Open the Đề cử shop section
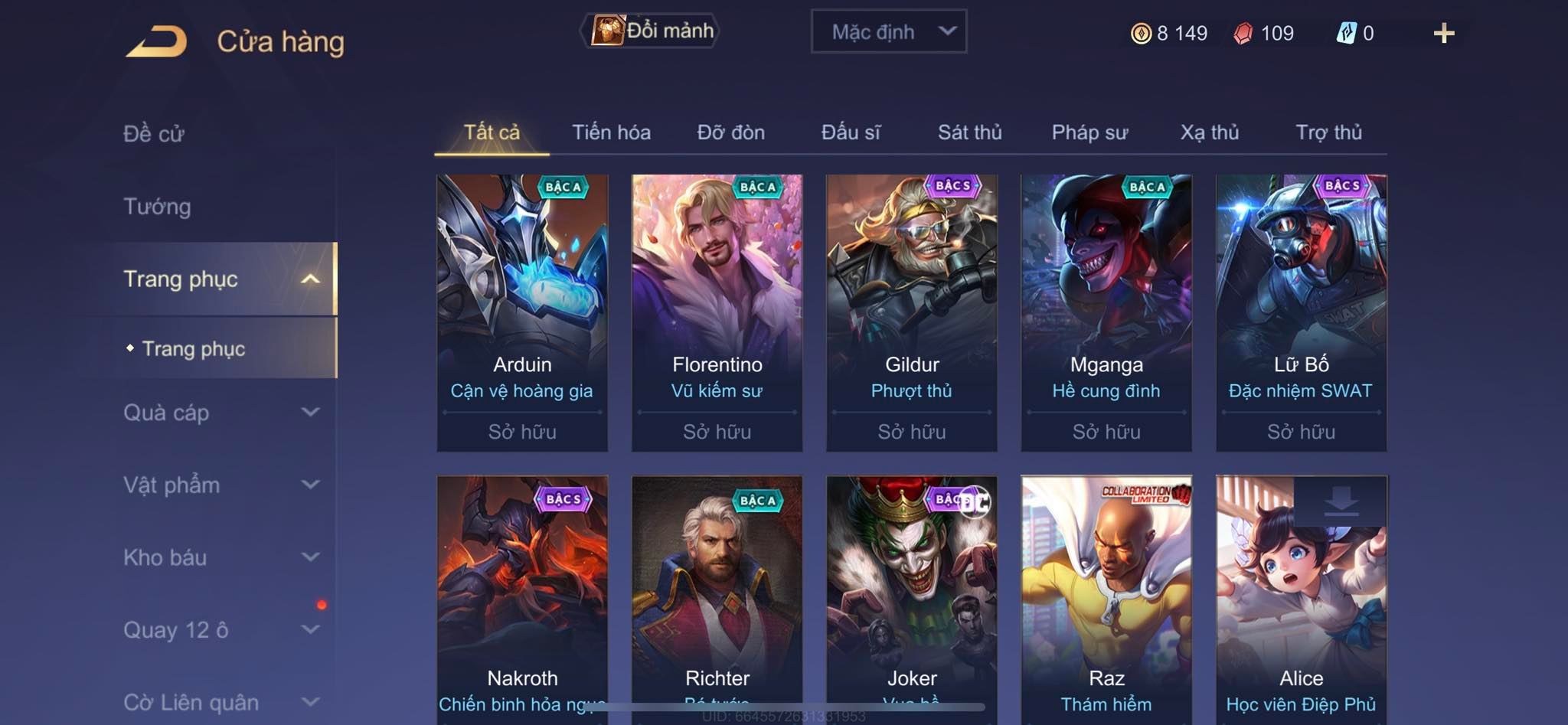This screenshot has height=725, width=1568. coord(154,134)
